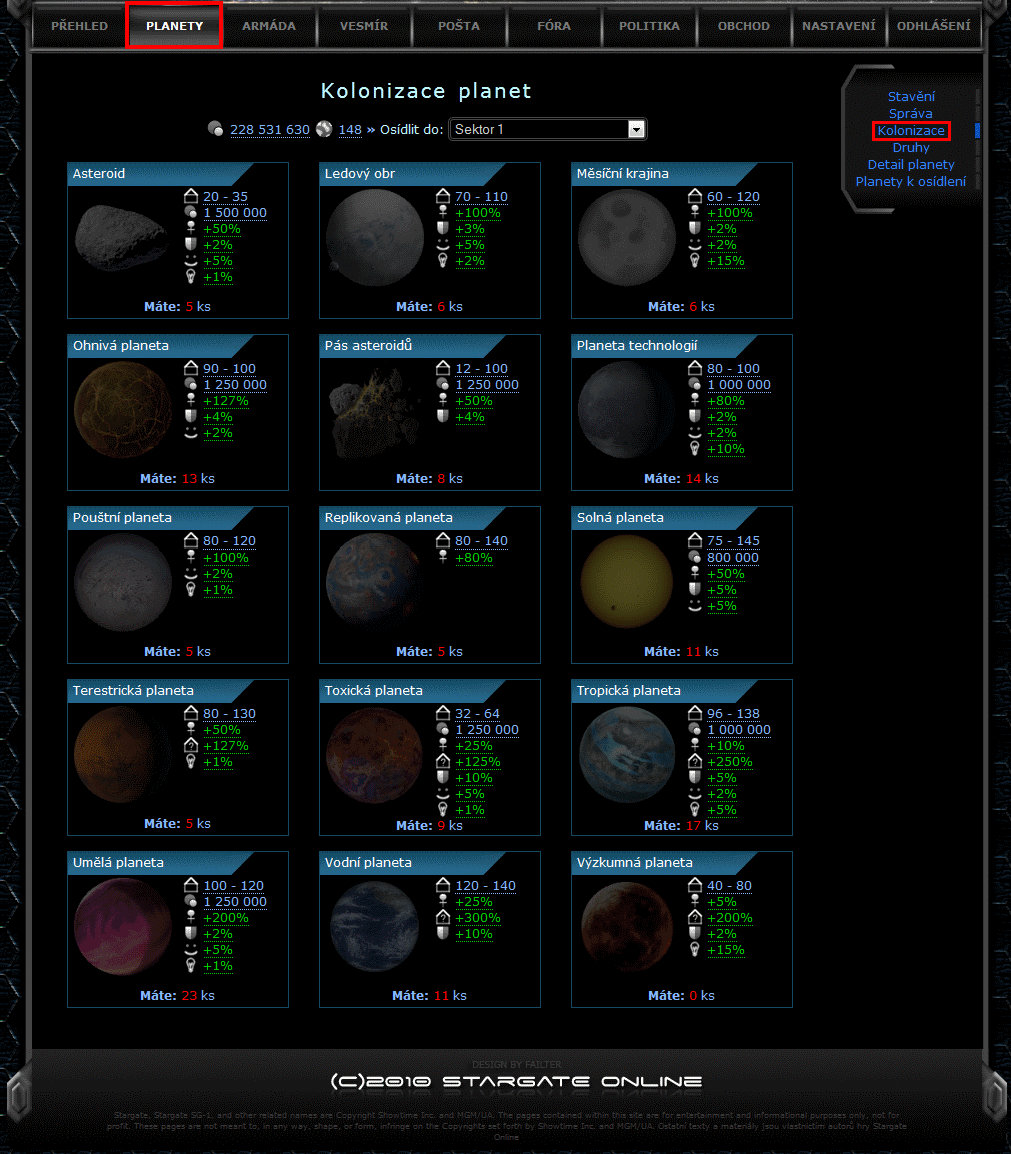Choose the Ohnivá planeta image
The height and width of the screenshot is (1154, 1011).
123,410
